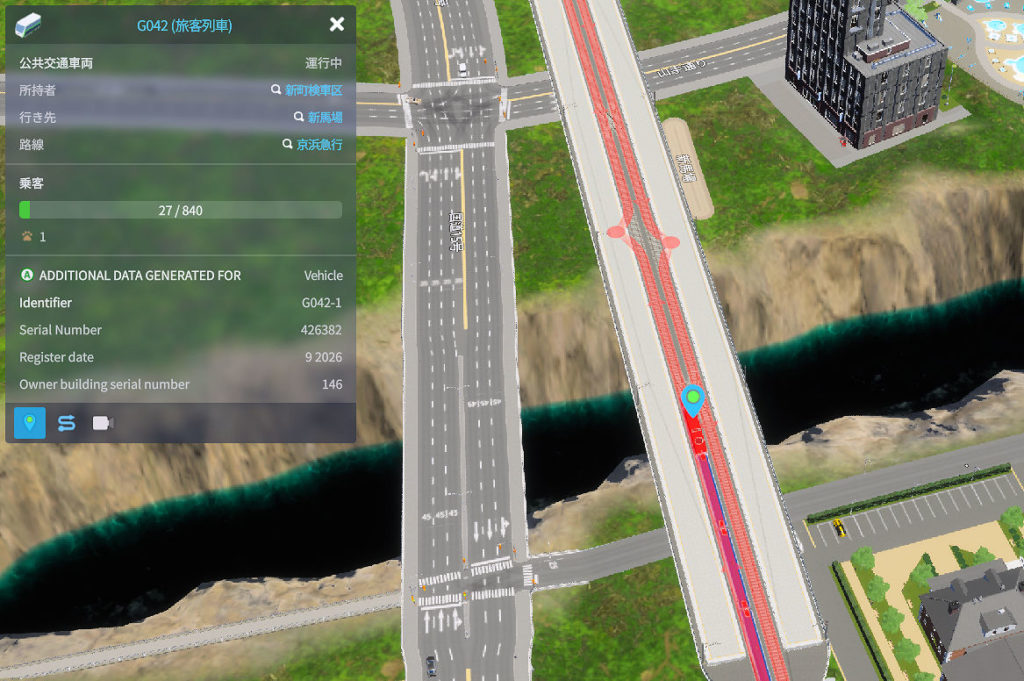Toggle the map pin focus button
Screen dimensions: 1024x681
[x=30, y=423]
